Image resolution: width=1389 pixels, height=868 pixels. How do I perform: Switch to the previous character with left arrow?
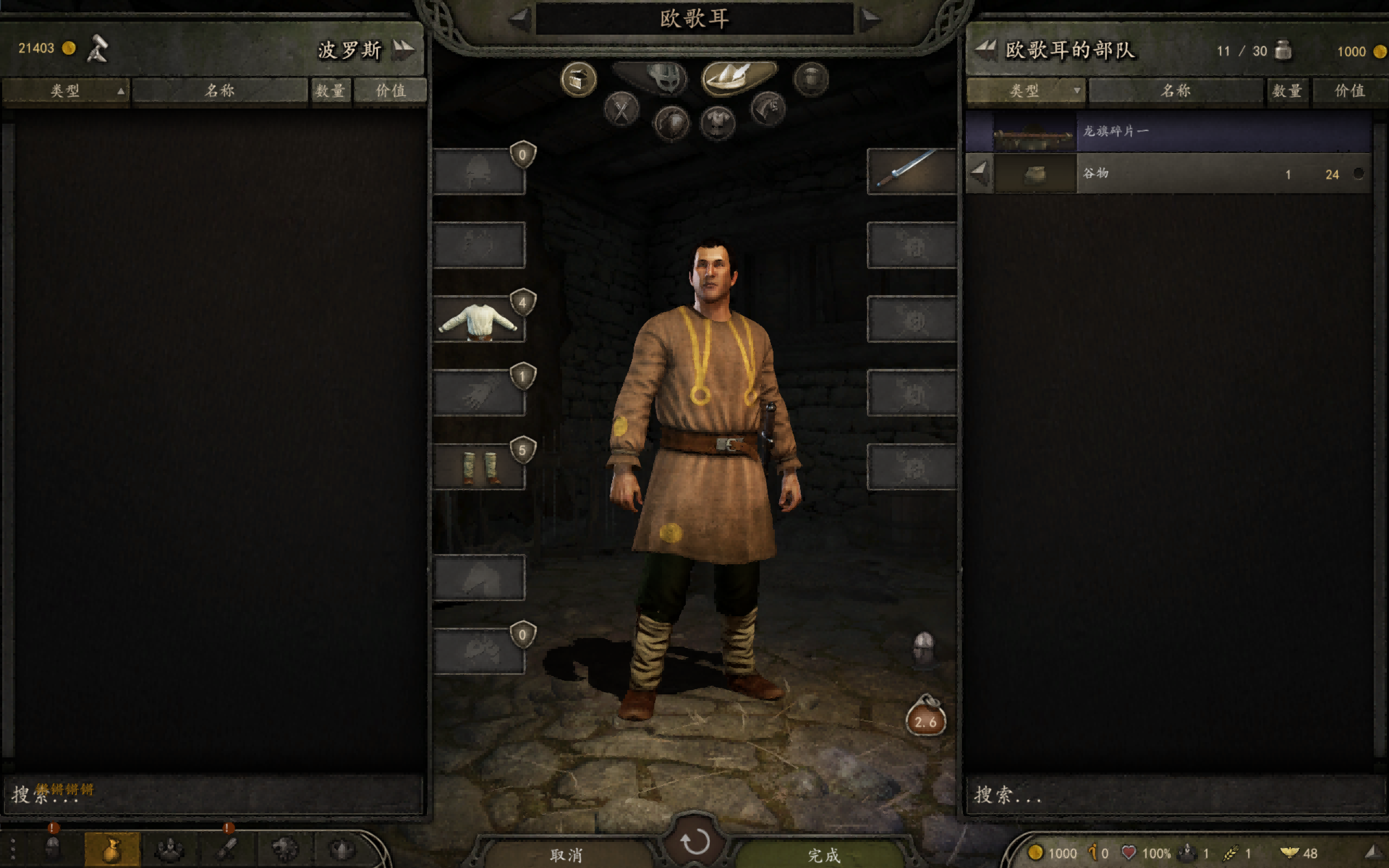pyautogui.click(x=519, y=20)
